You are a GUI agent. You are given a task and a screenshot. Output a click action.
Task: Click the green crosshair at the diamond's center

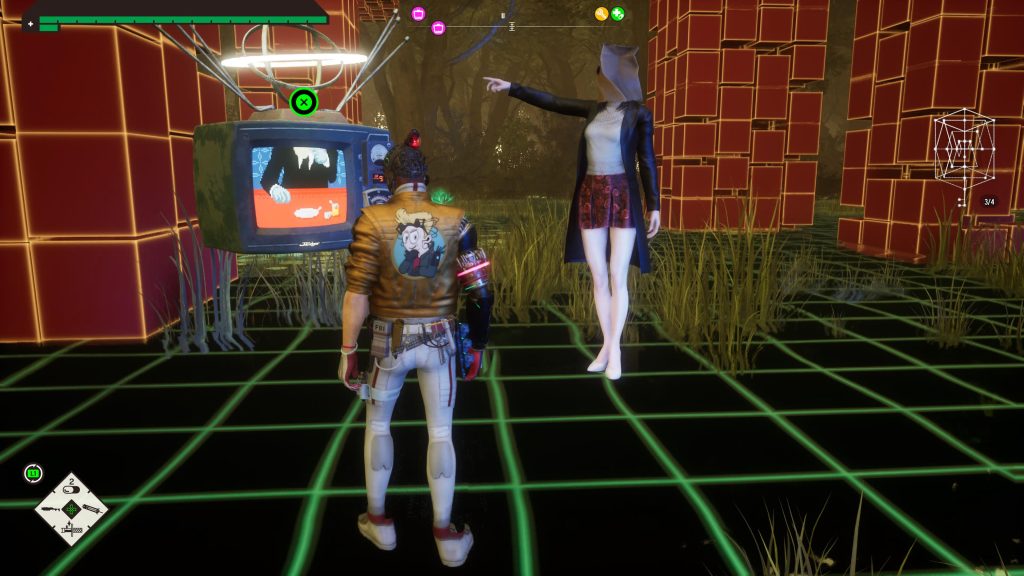[x=71, y=510]
